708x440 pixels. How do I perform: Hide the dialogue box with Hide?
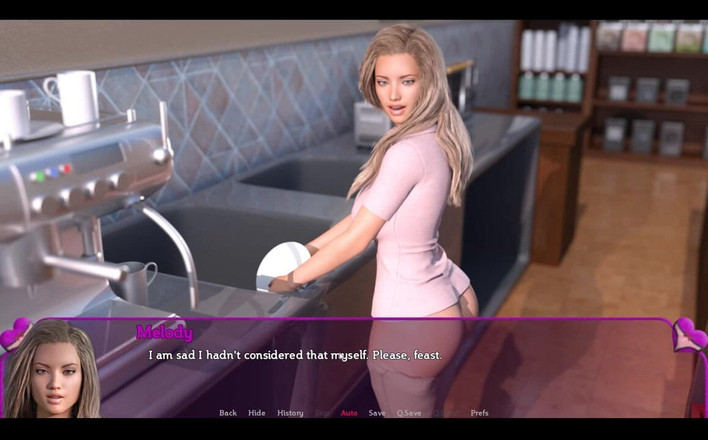click(257, 413)
